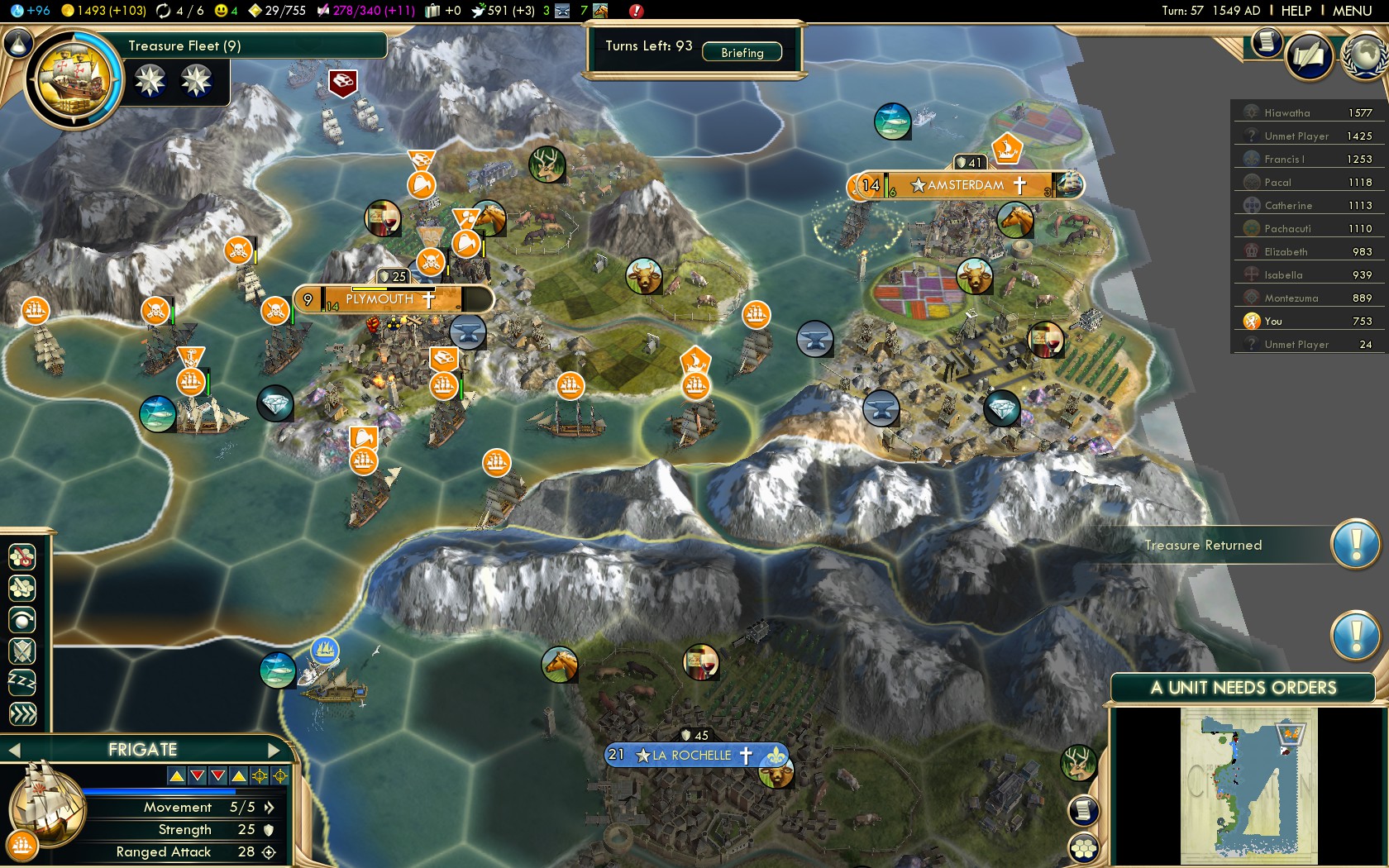1389x868 pixels.
Task: Click on the minimap
Action: click(1248, 785)
